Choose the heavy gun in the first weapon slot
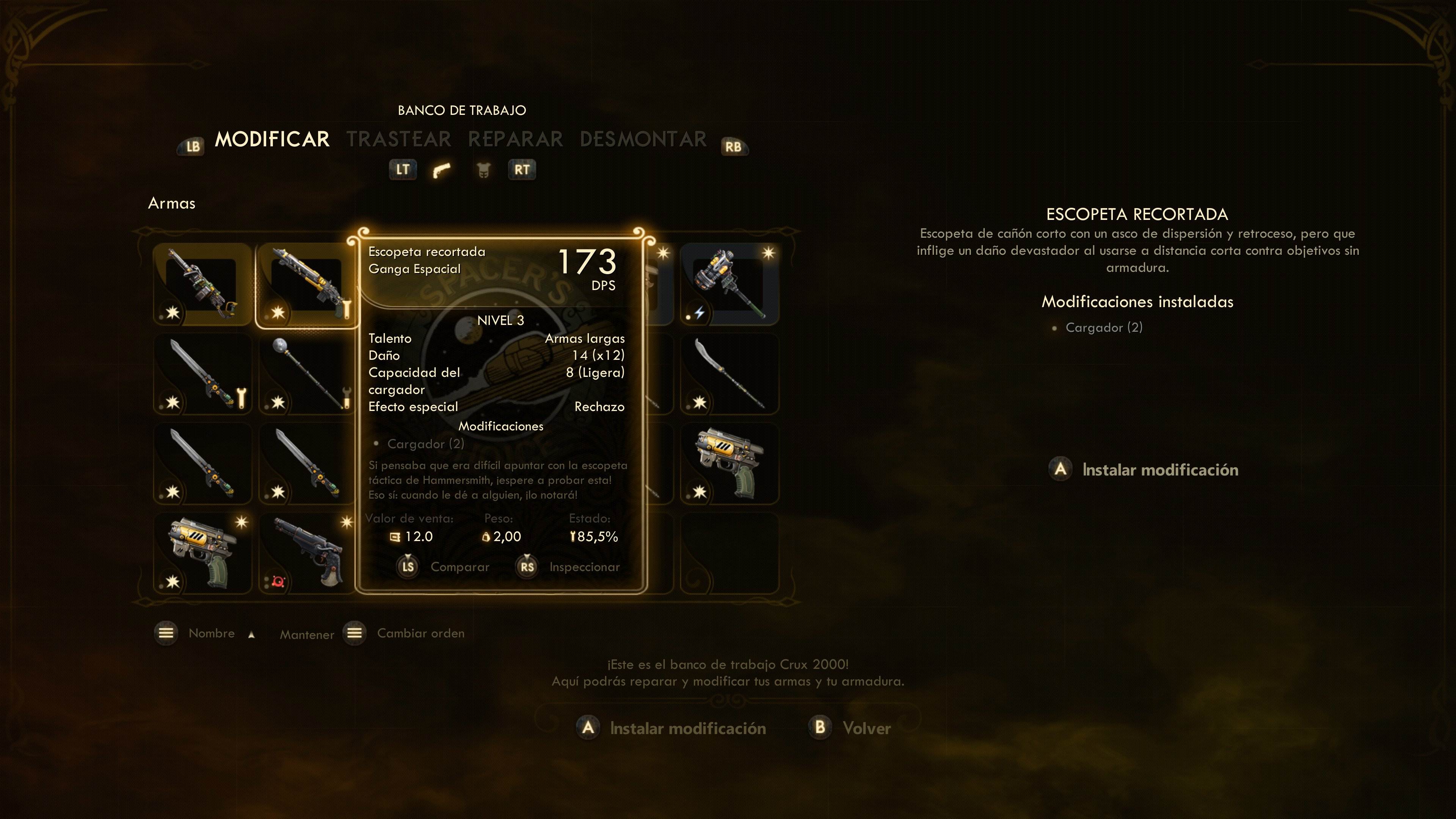This screenshot has width=1456, height=819. click(202, 285)
